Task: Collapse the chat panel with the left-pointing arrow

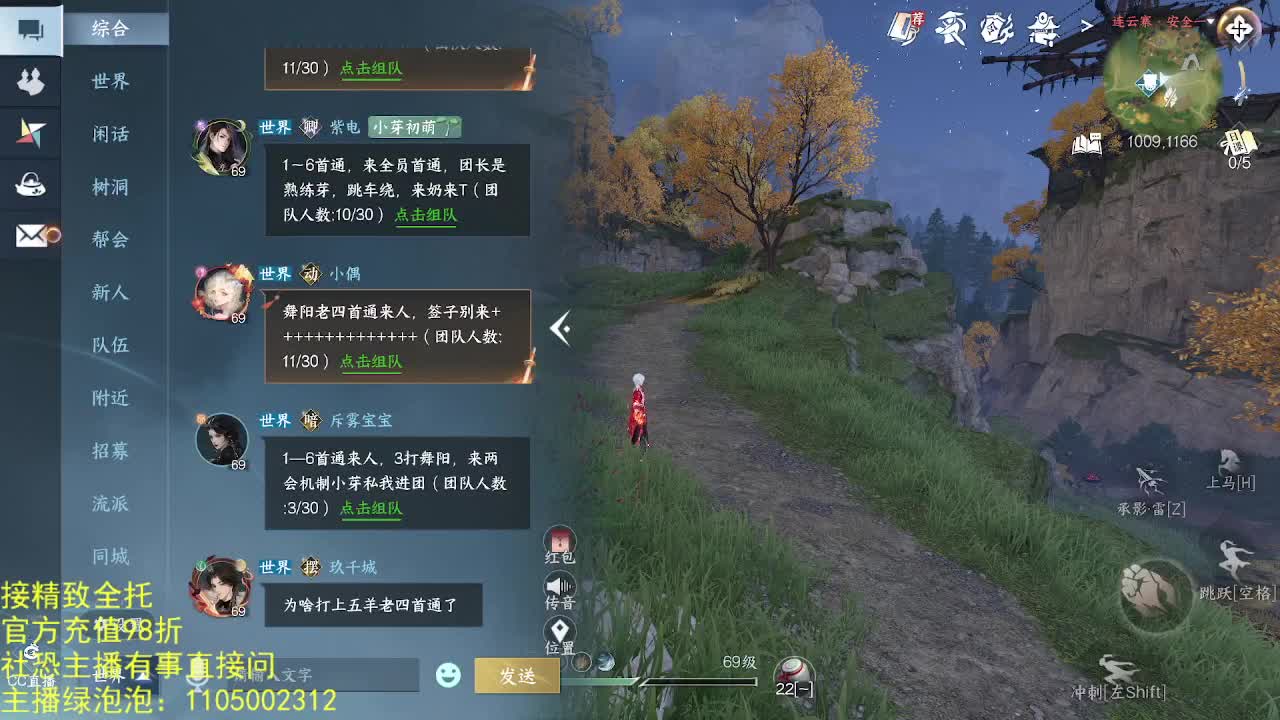Action: (x=560, y=328)
